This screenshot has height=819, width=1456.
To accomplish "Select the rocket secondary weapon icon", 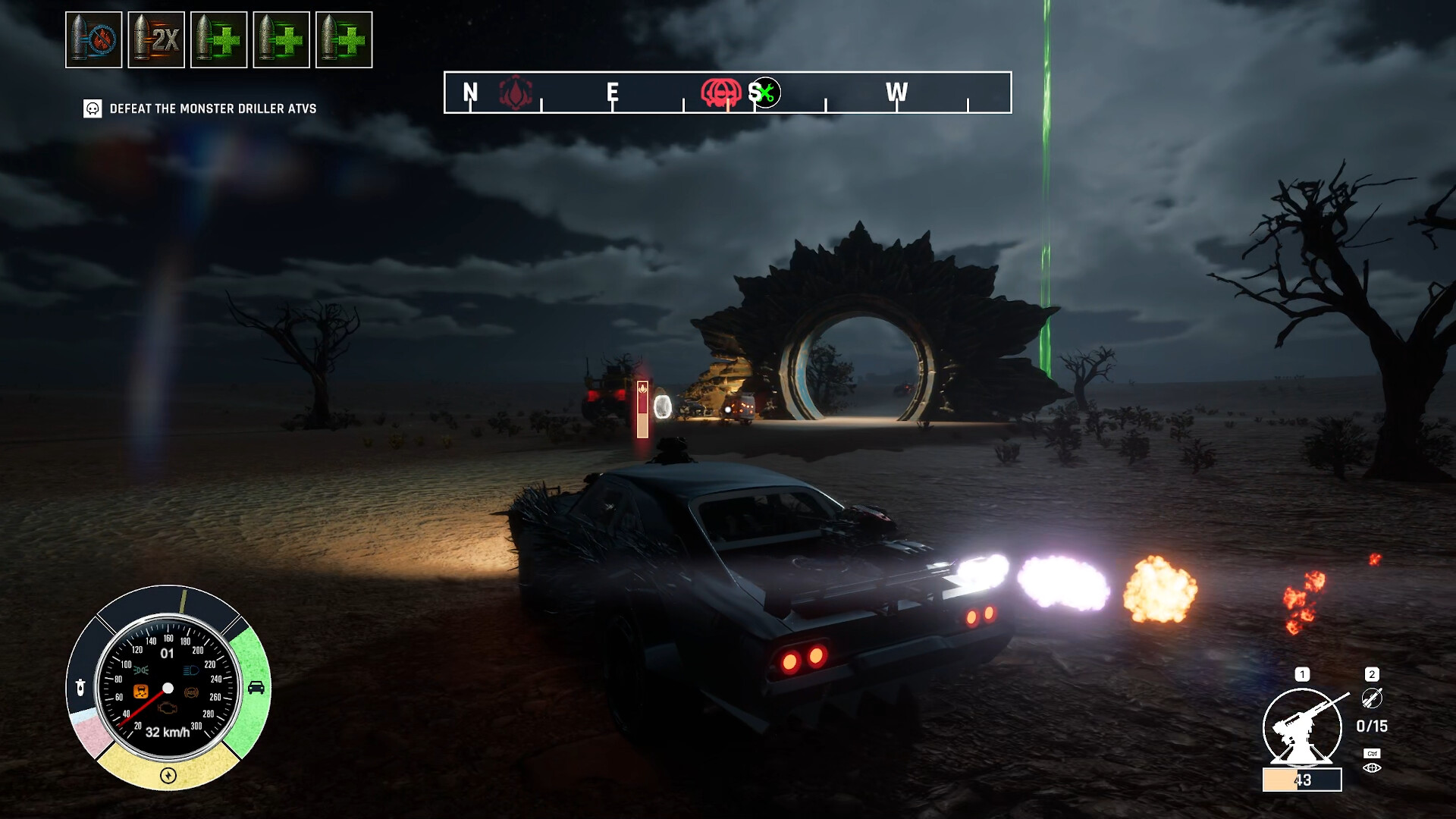I will (1371, 698).
